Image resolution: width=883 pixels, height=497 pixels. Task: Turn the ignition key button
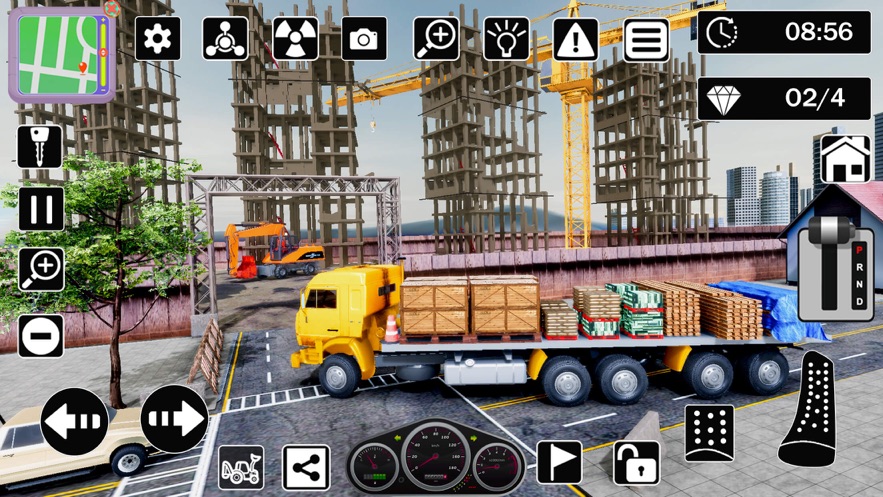(x=40, y=146)
